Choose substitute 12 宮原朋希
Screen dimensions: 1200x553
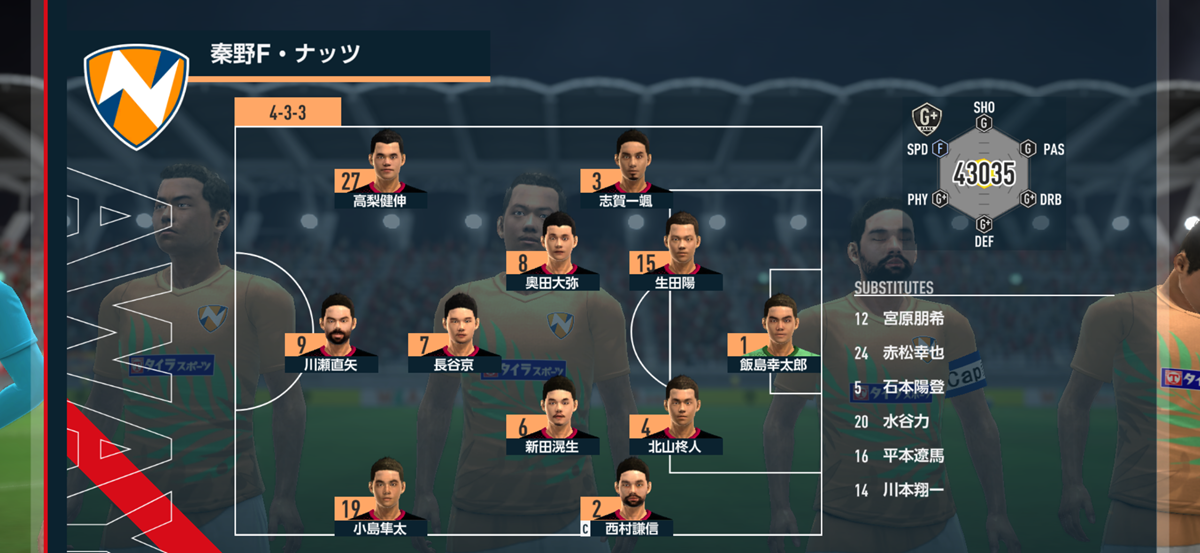[x=900, y=319]
